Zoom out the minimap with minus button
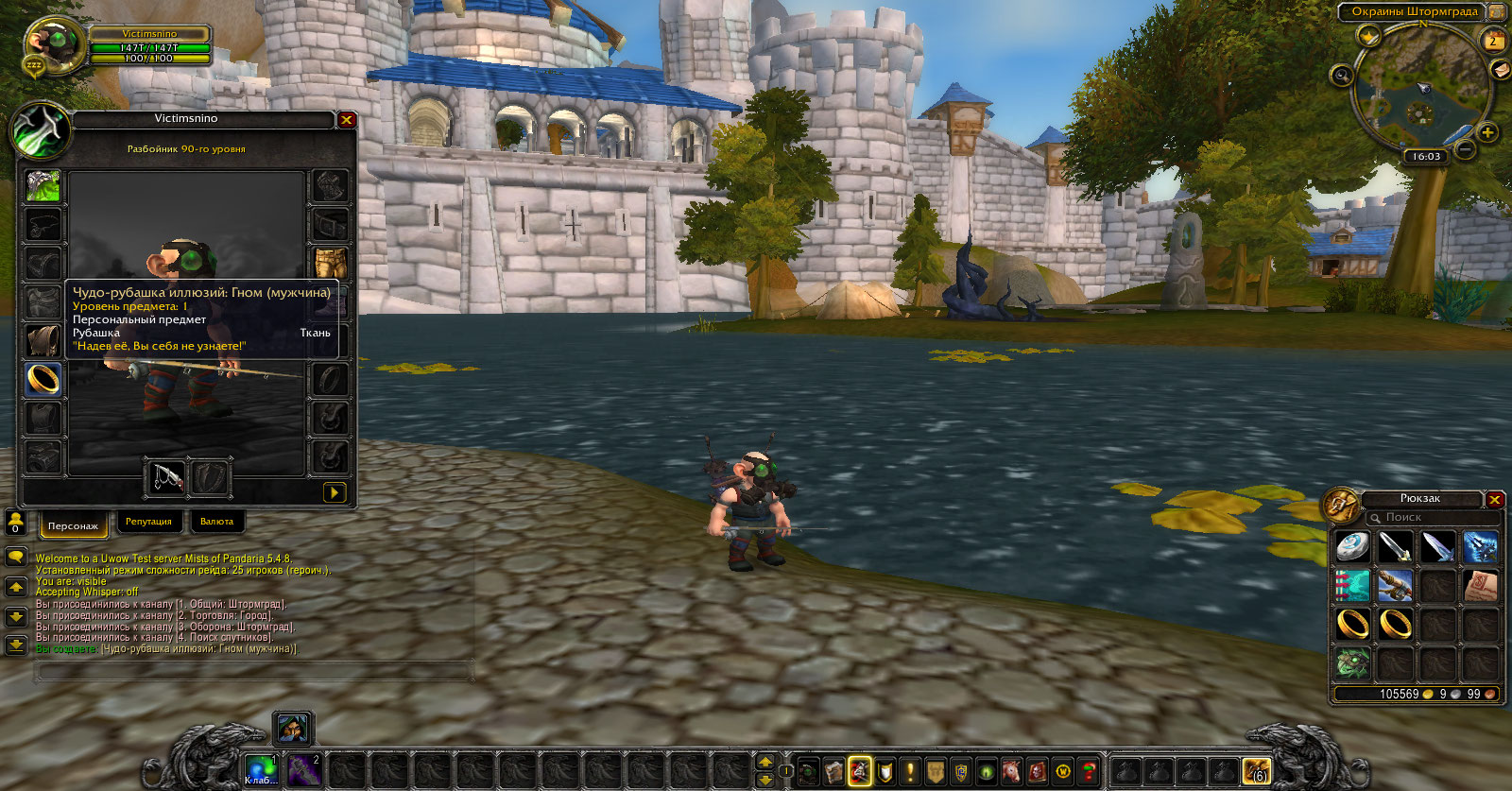The image size is (1512, 791). pyautogui.click(x=1464, y=149)
